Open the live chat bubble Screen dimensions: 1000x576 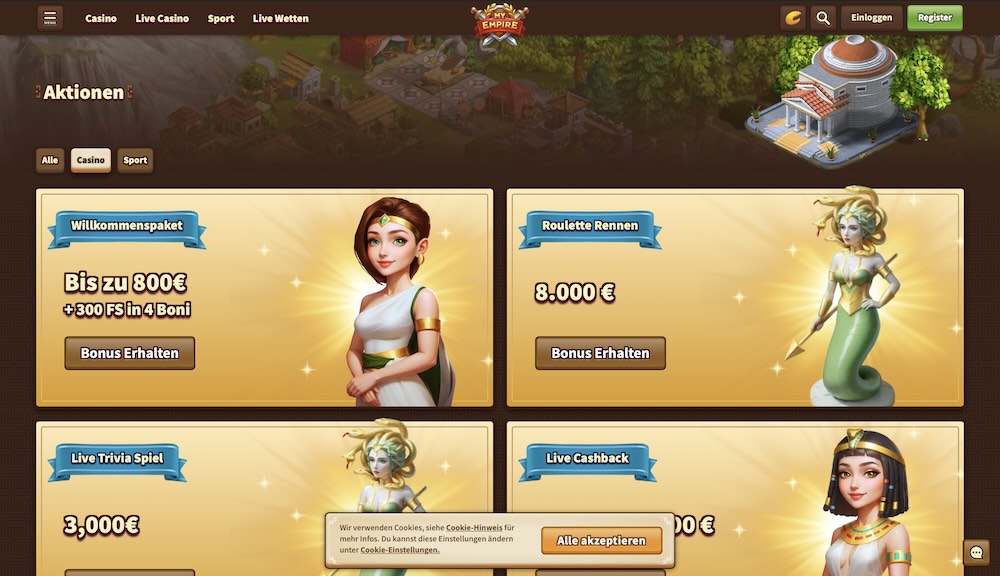pos(976,552)
